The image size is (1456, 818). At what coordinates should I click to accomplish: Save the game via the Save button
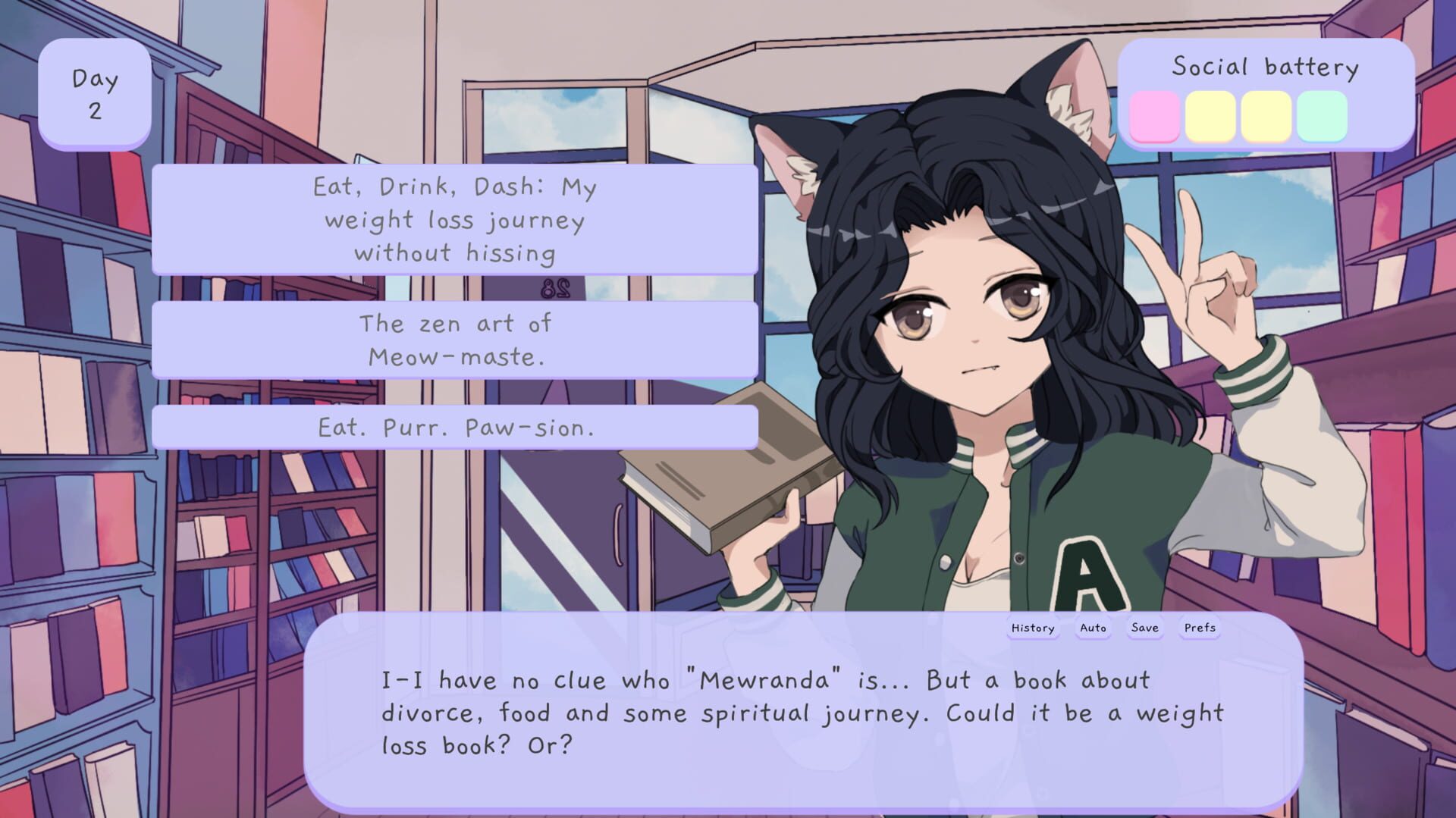1145,628
